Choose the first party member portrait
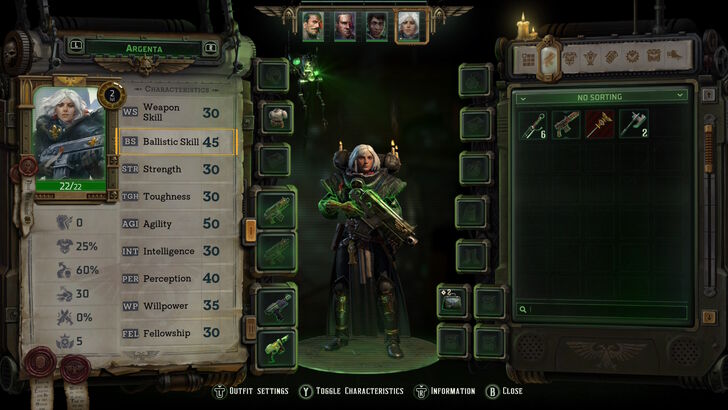Screen dimensions: 728x410 tap(313, 26)
